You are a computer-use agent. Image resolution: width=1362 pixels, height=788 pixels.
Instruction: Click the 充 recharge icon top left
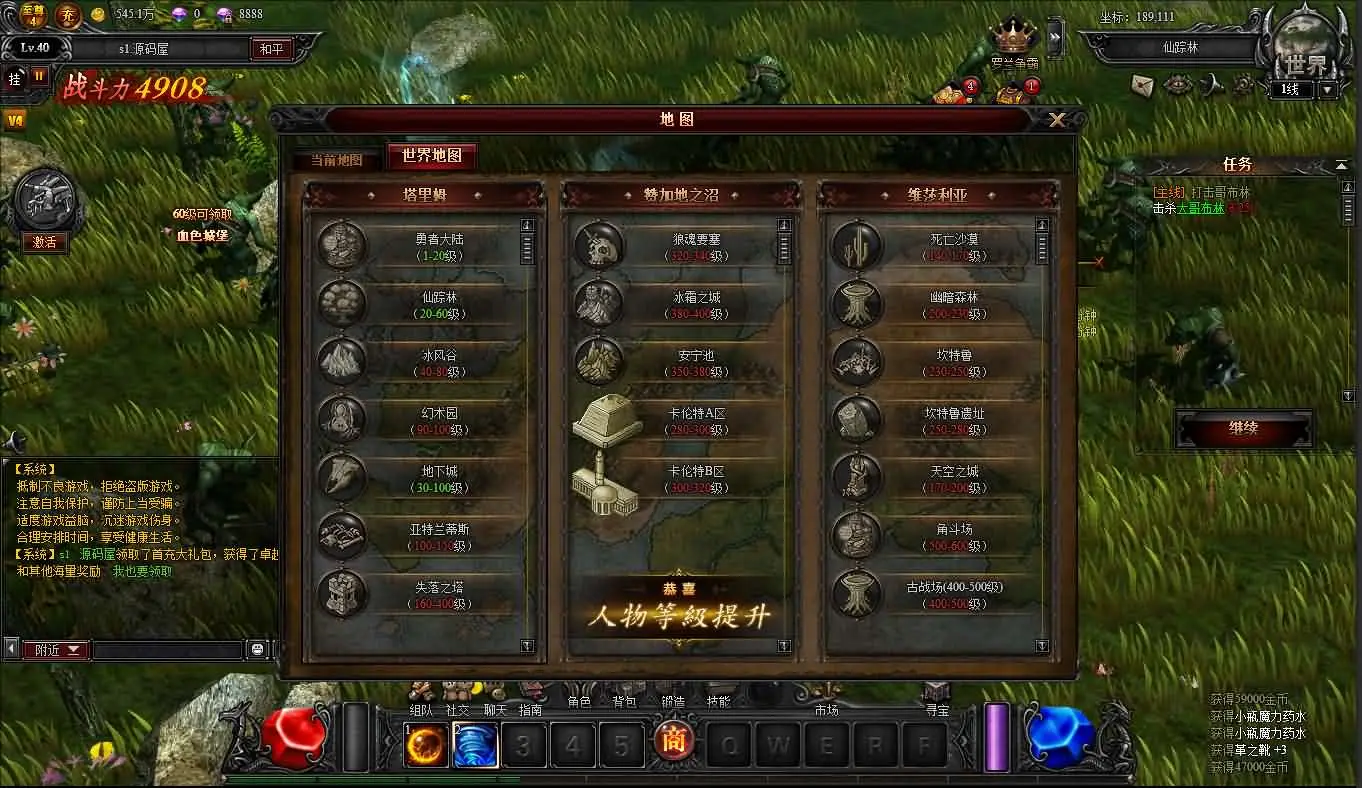click(x=67, y=16)
